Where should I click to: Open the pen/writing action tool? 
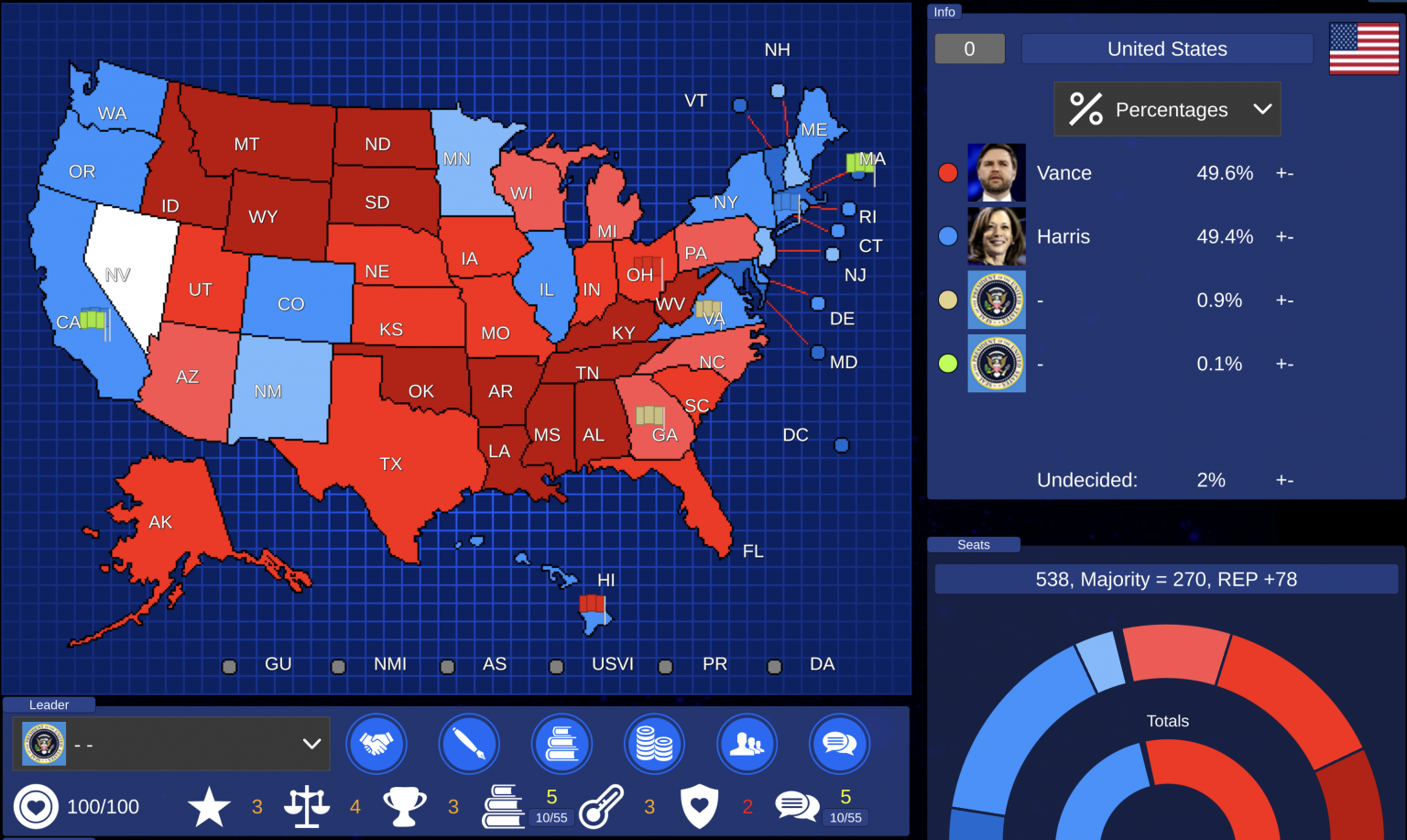[469, 744]
